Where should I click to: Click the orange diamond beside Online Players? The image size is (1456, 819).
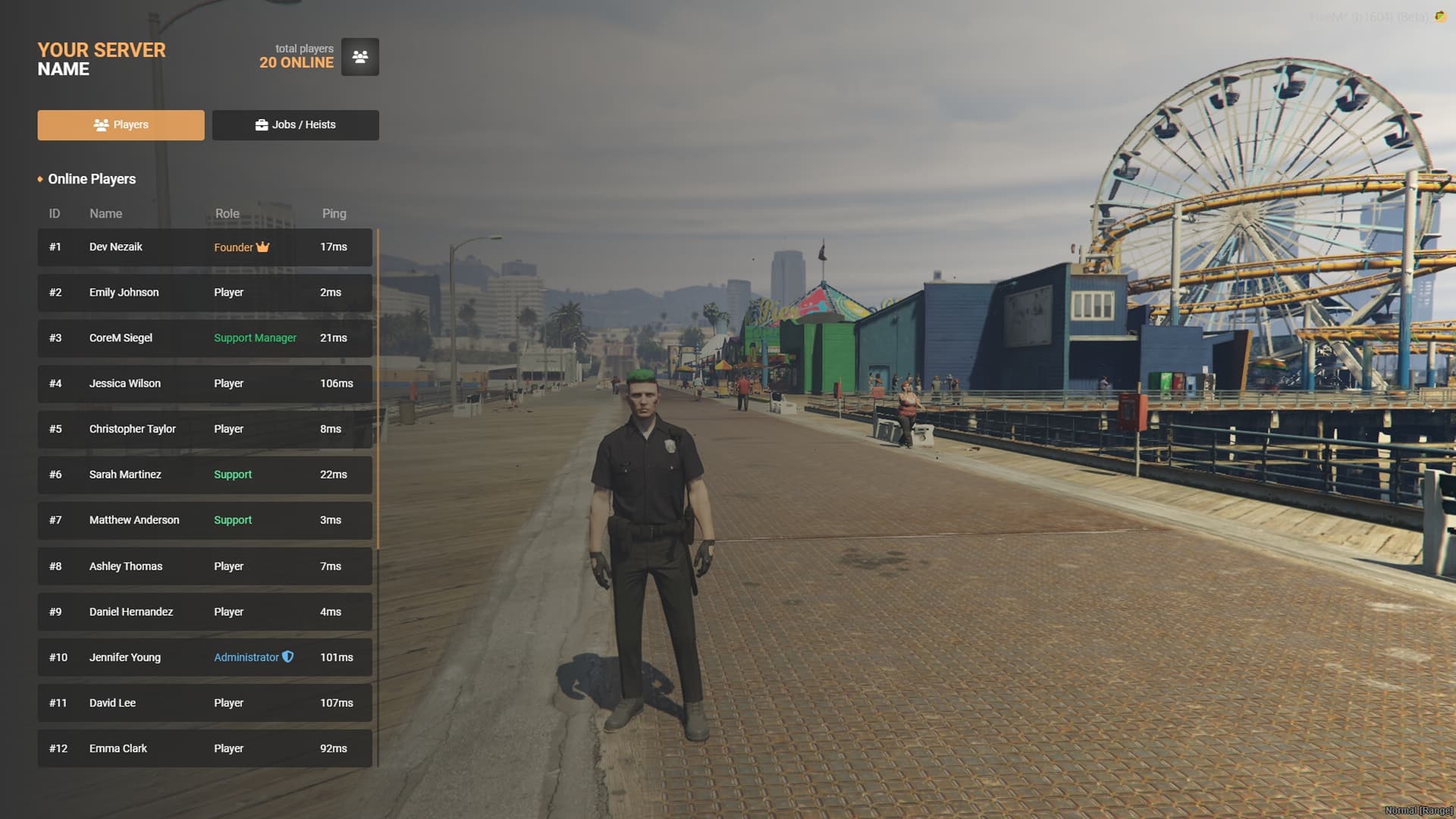[39, 179]
